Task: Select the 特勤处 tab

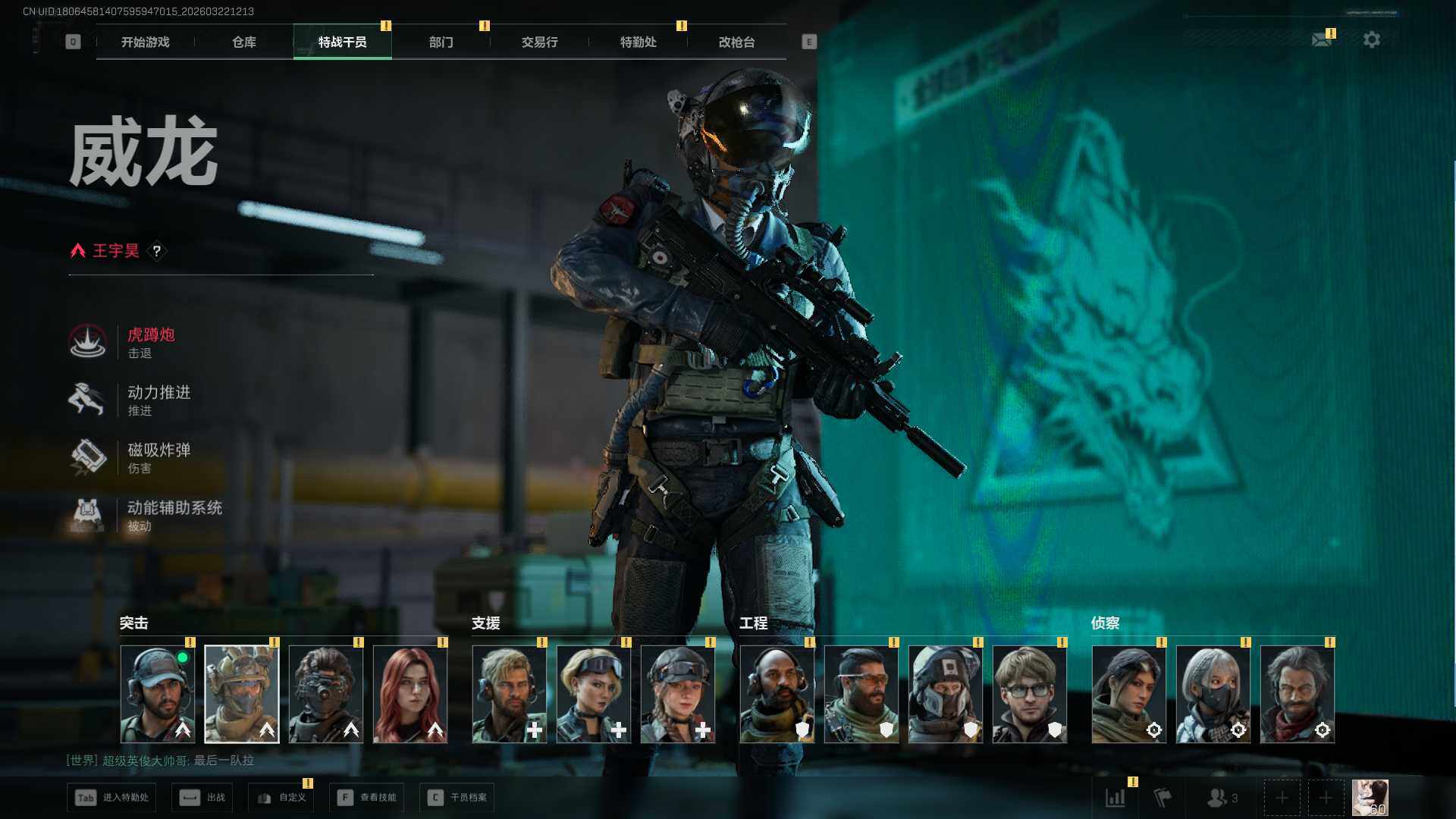Action: (x=638, y=42)
